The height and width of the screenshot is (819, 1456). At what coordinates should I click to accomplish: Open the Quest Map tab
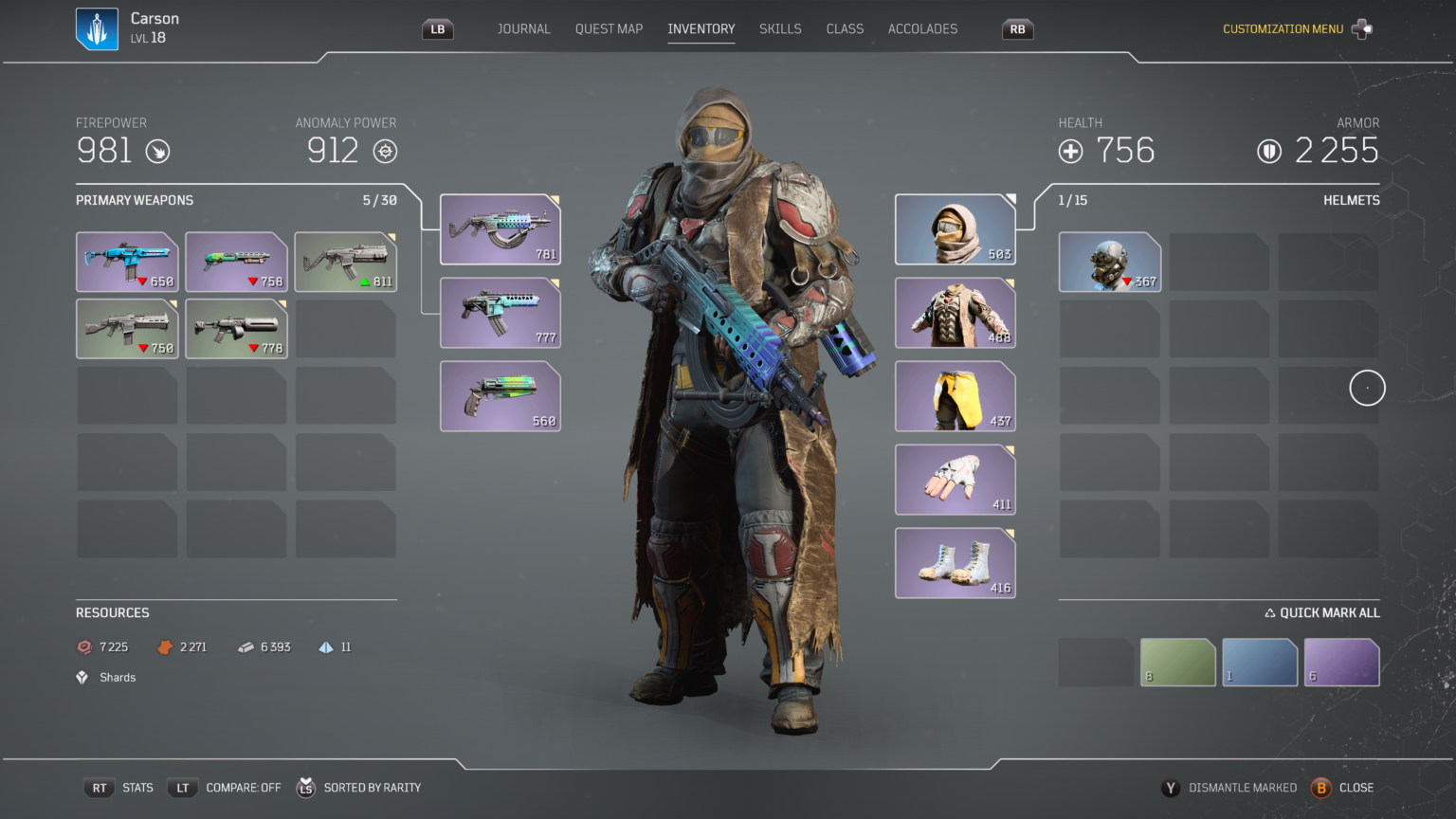(x=609, y=29)
